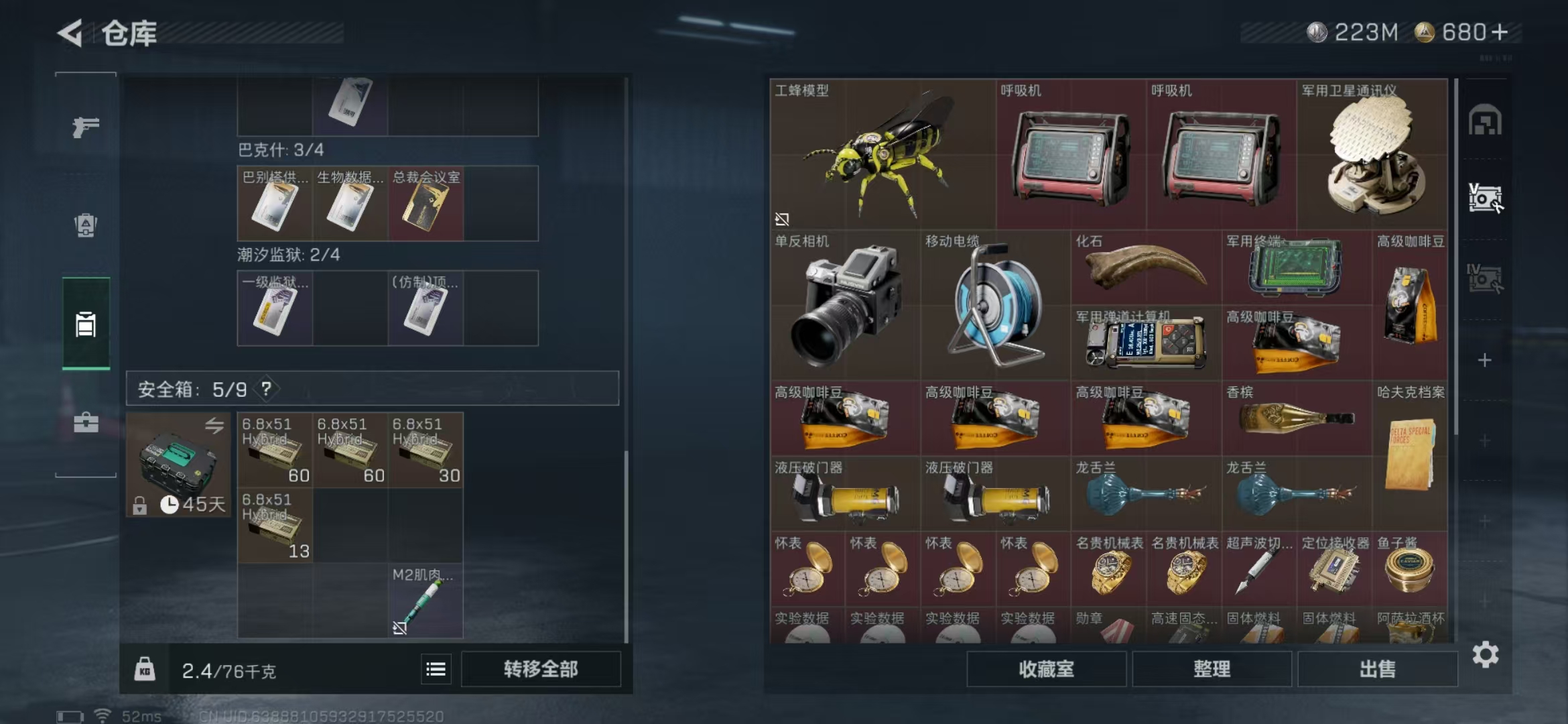The image size is (1568, 724).
Task: Sort the warehouse with 整理
Action: click(x=1212, y=669)
